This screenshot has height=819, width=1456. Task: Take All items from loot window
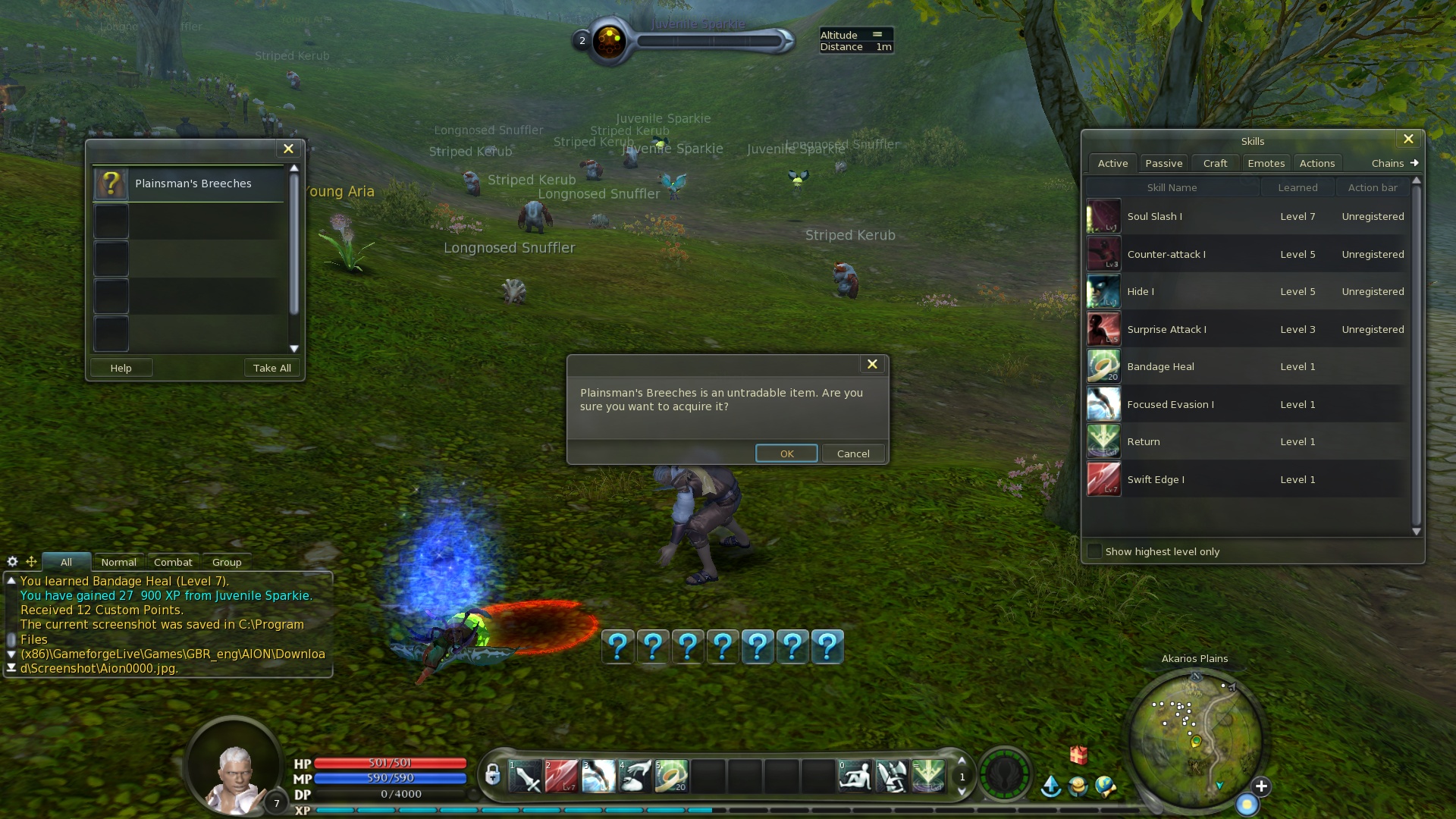coord(271,368)
